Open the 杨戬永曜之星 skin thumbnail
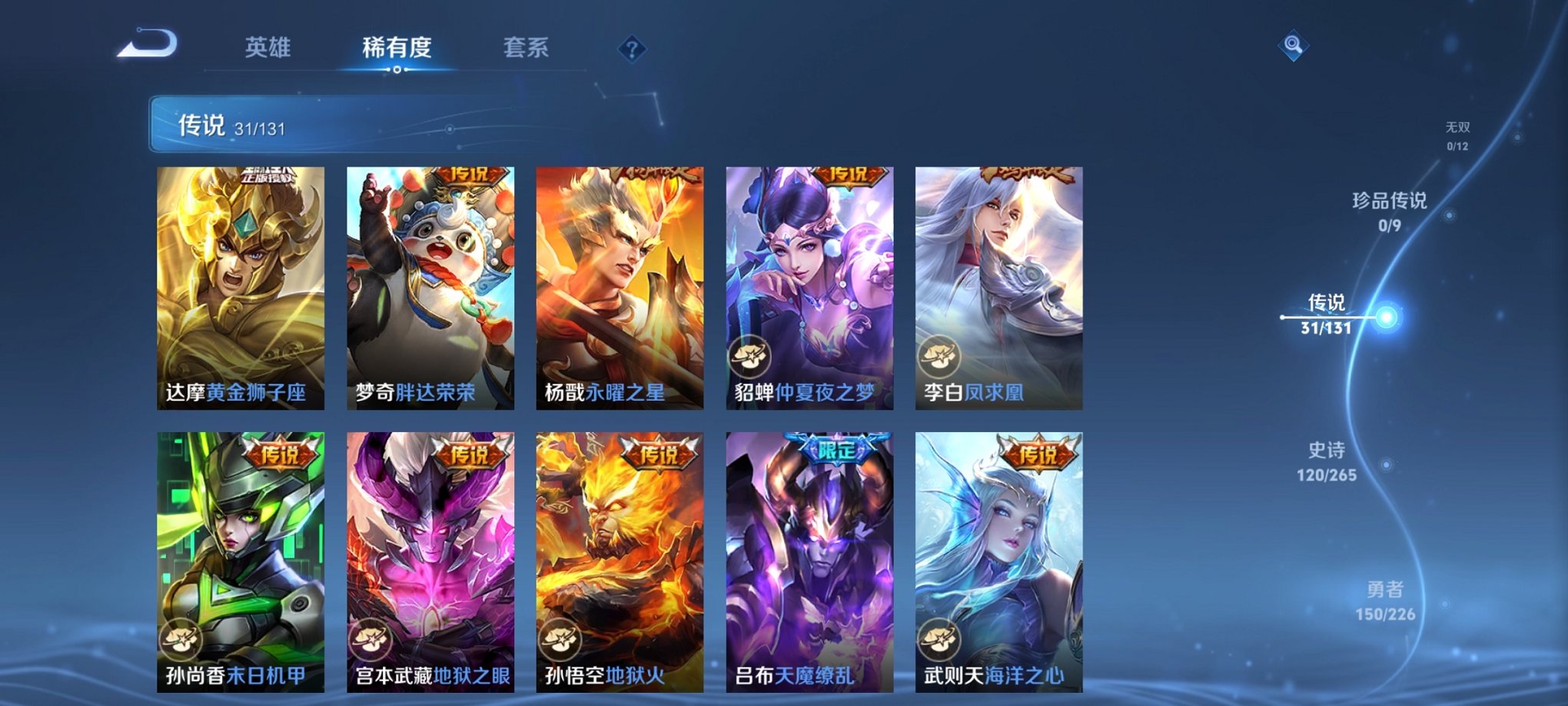 pos(620,285)
